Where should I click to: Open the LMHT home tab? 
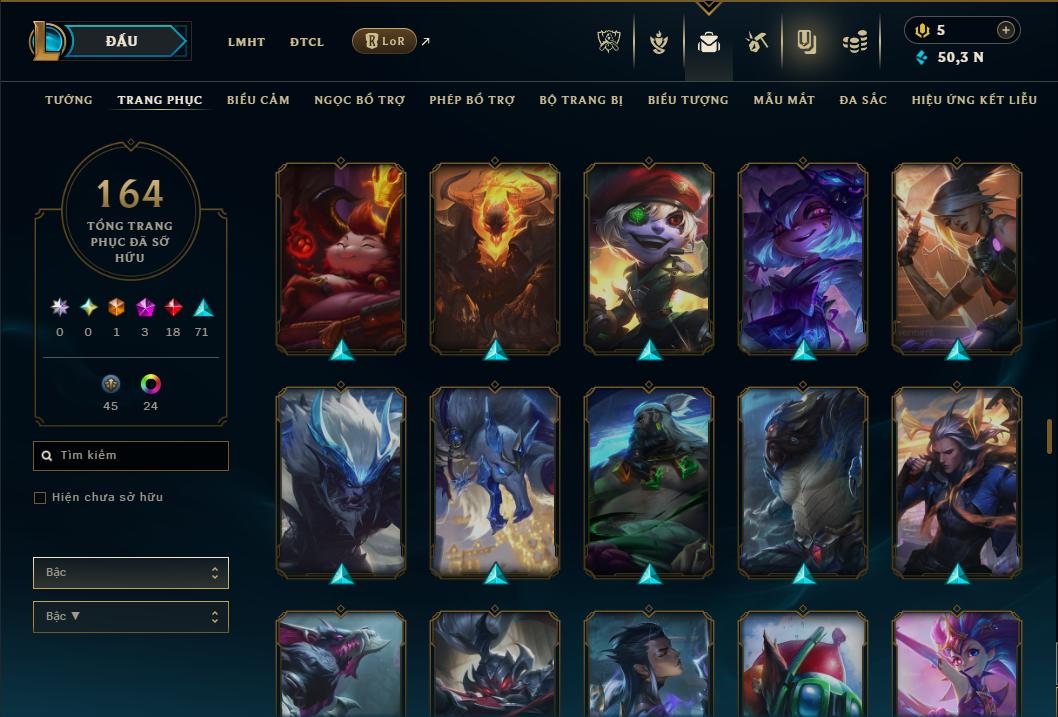(246, 42)
